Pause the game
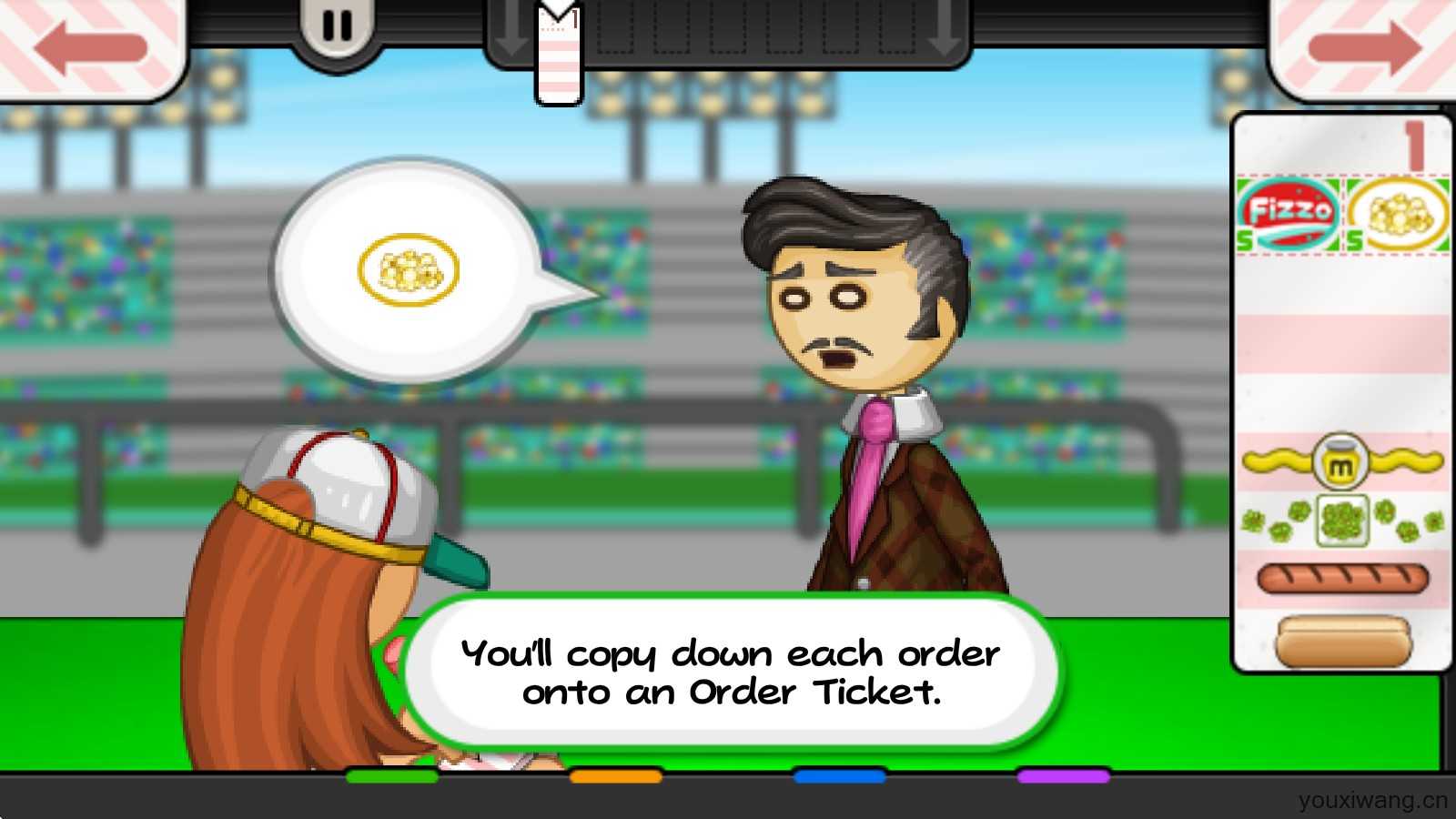 337,27
